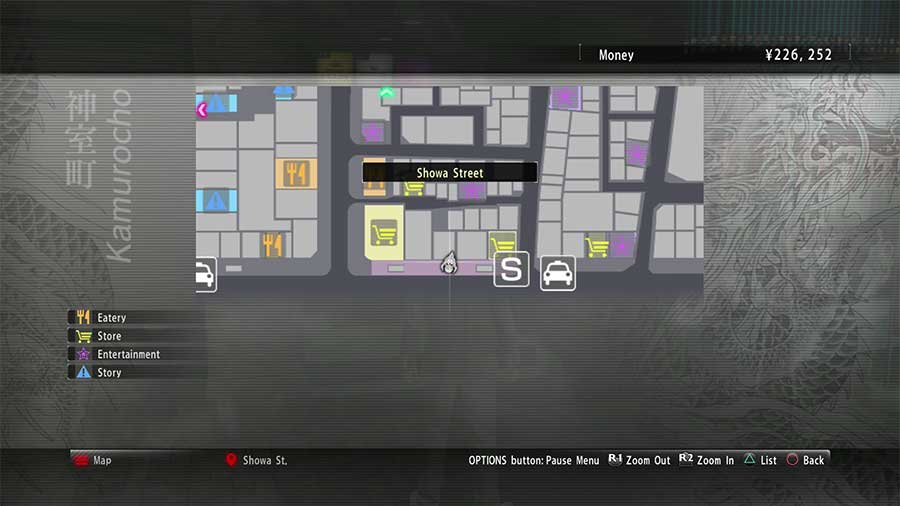The image size is (900, 506).
Task: Click the cut-off taxi marker at map's left edge
Action: click(204, 274)
